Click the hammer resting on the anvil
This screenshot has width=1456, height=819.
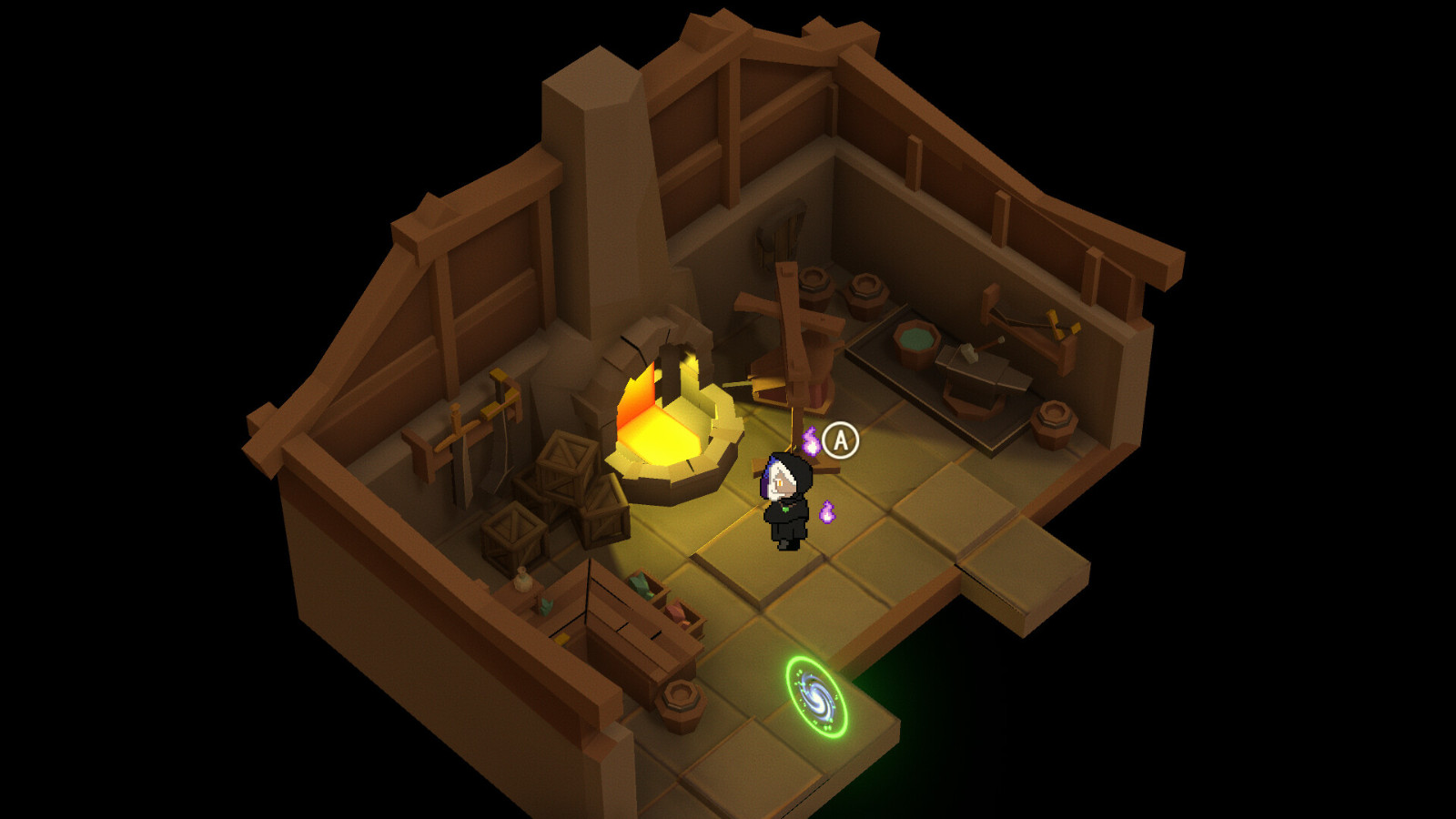point(970,353)
